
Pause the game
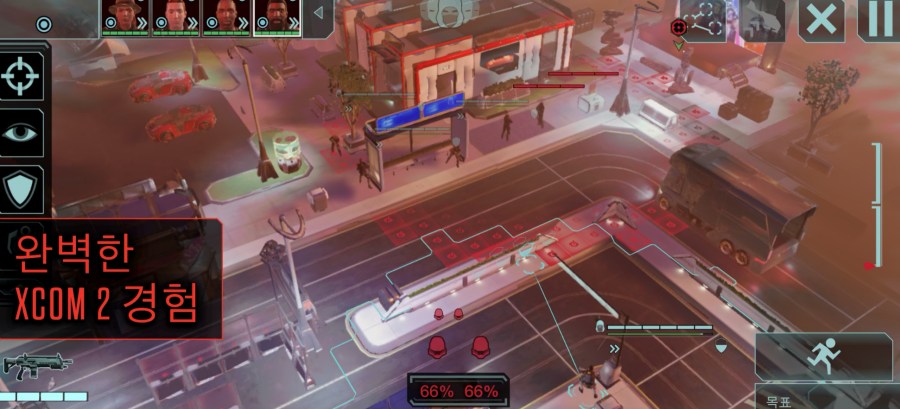[879, 20]
